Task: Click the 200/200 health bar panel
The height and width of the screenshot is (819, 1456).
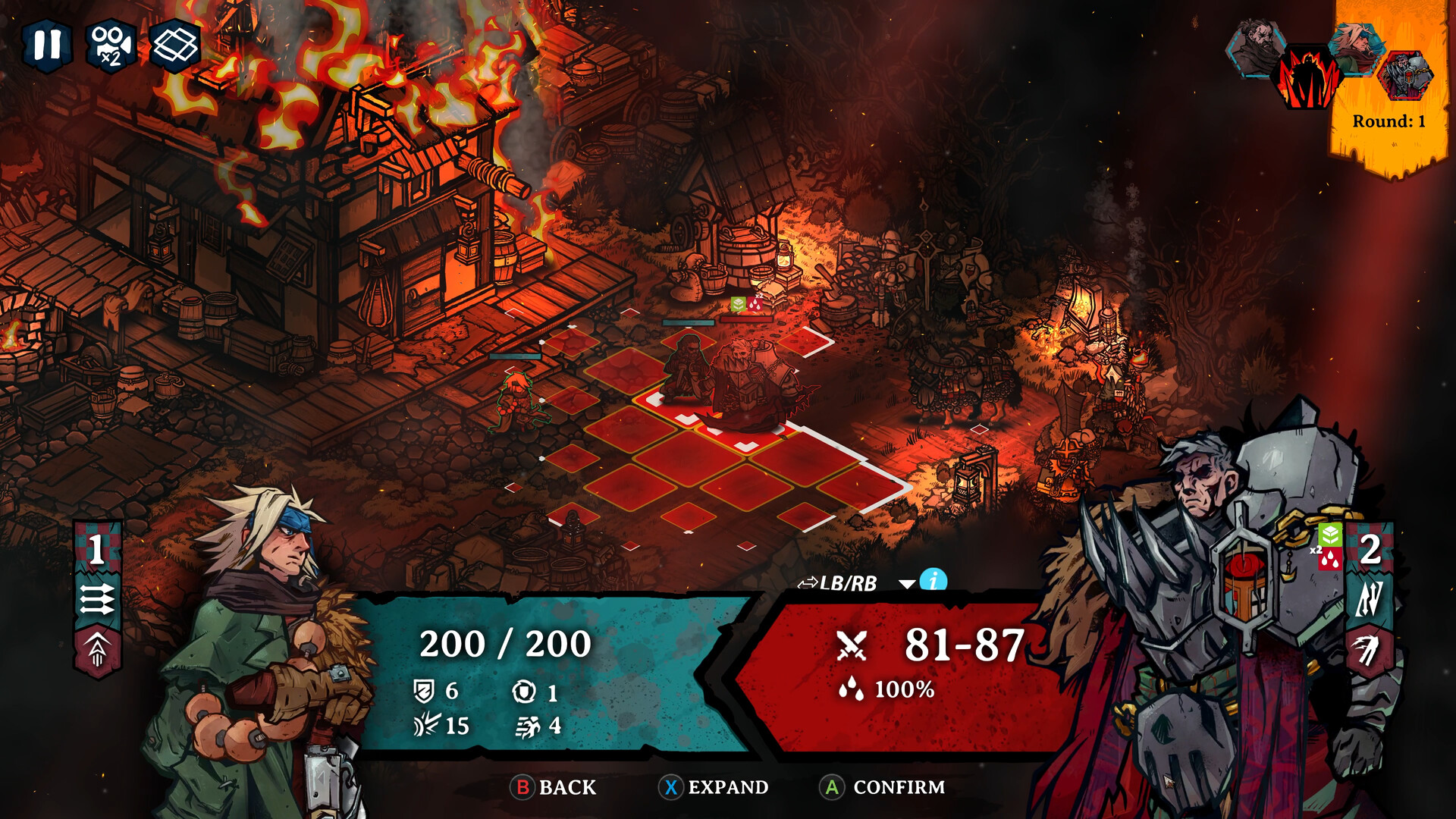Action: pos(504,645)
